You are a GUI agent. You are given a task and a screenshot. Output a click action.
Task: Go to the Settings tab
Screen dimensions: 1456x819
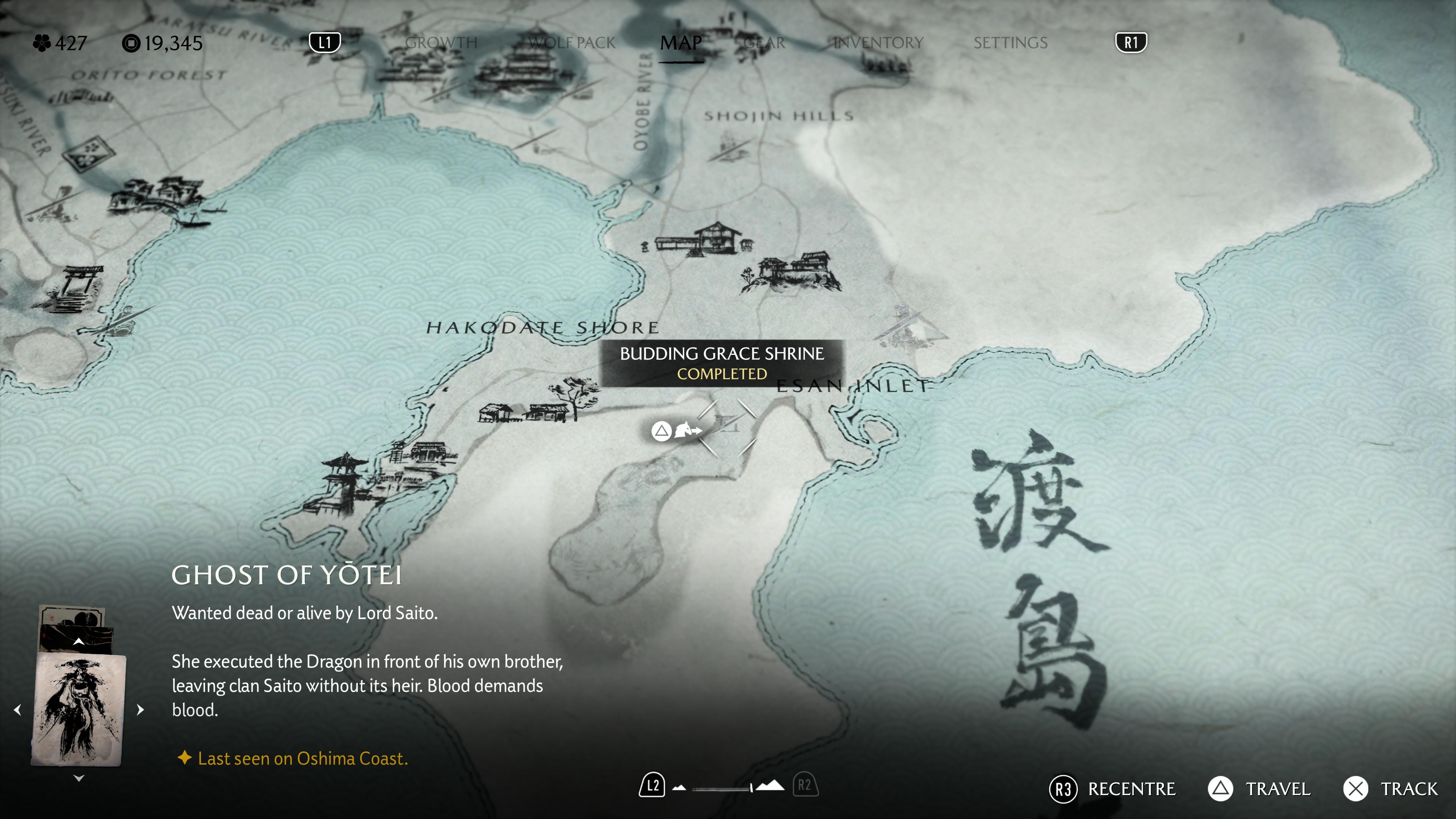(1010, 43)
